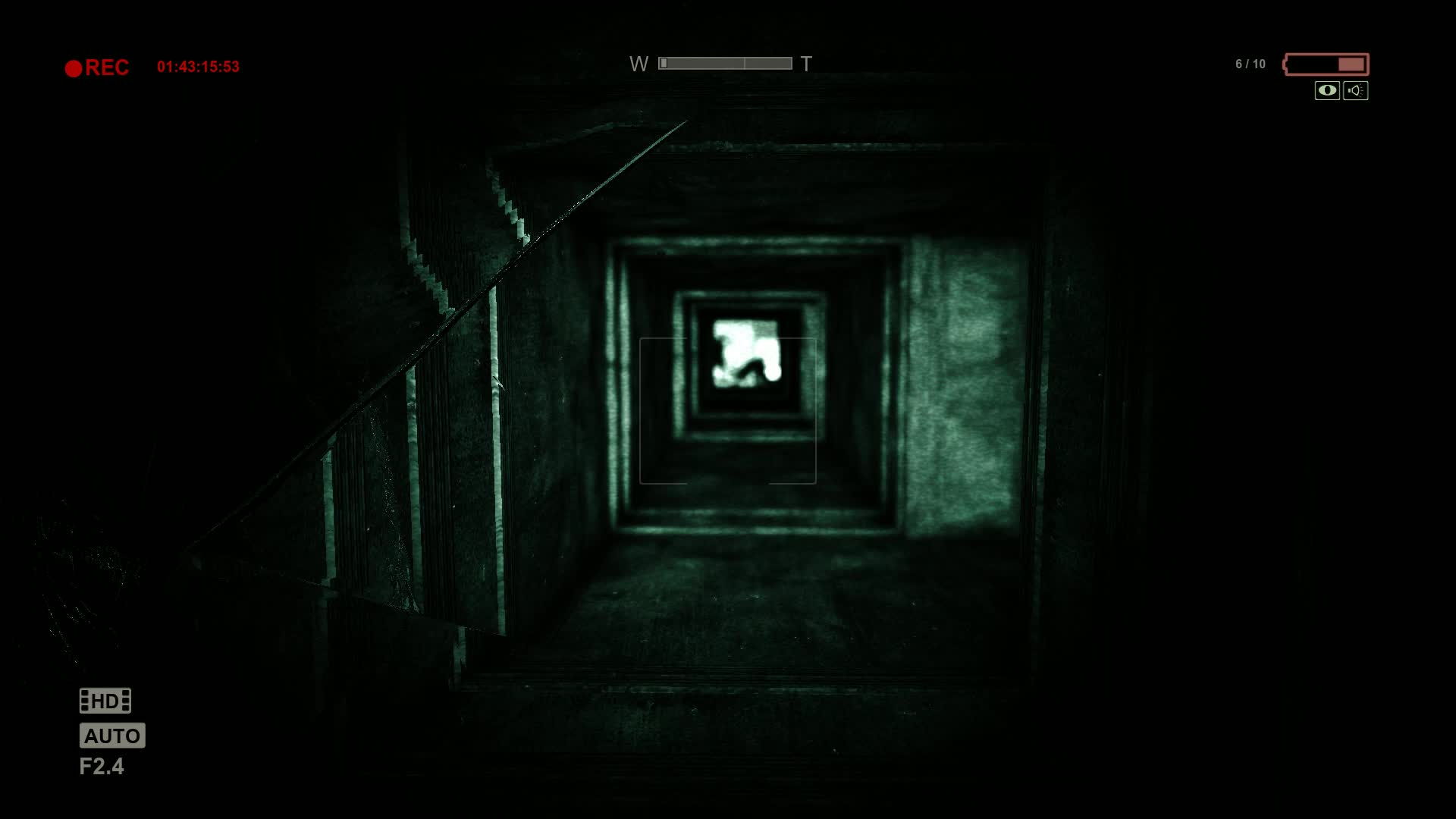Click the T telephoto zoom label
This screenshot has width=1456, height=819.
point(805,64)
